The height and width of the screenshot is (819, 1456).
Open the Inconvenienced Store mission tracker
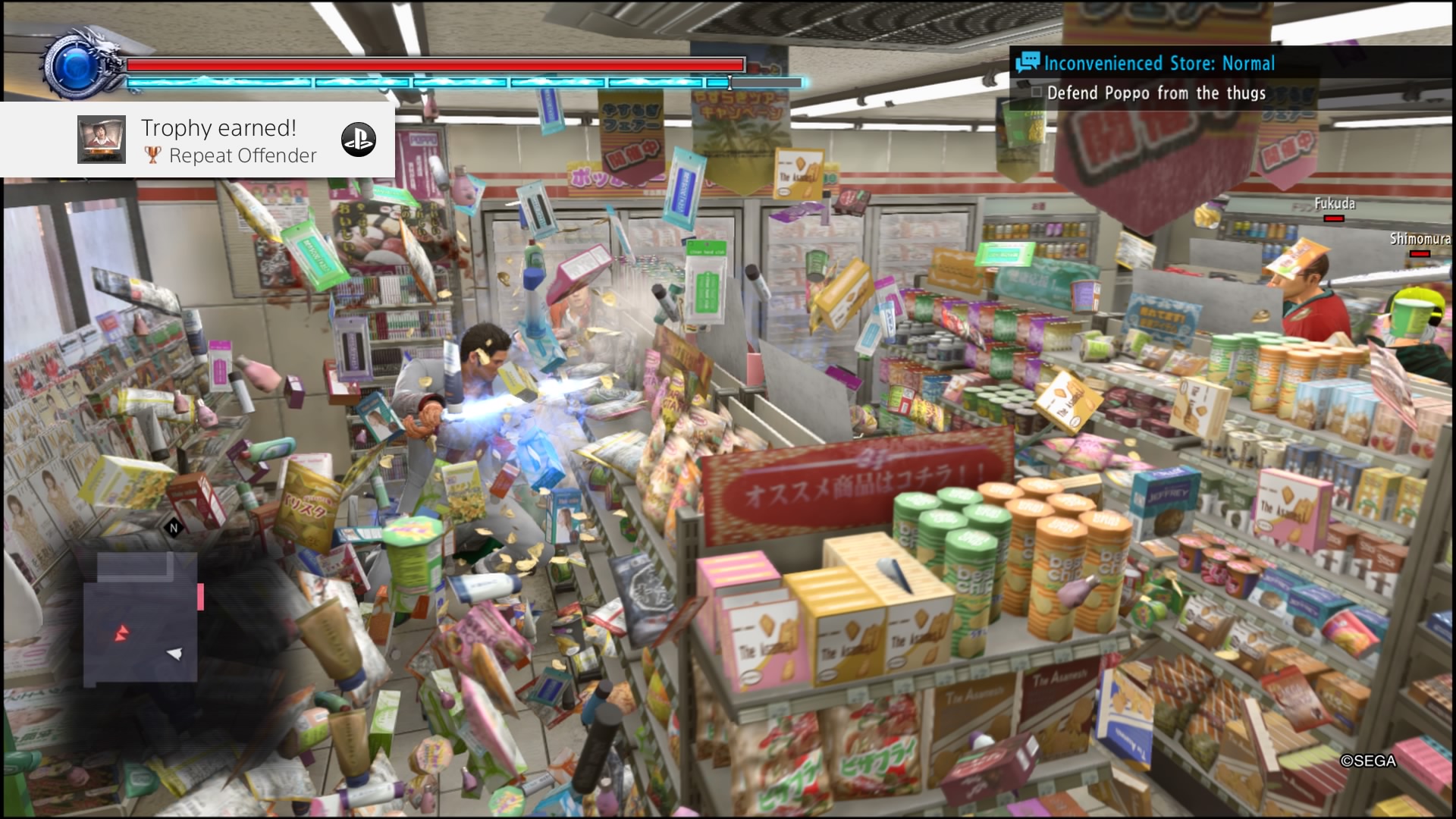pos(1159,64)
